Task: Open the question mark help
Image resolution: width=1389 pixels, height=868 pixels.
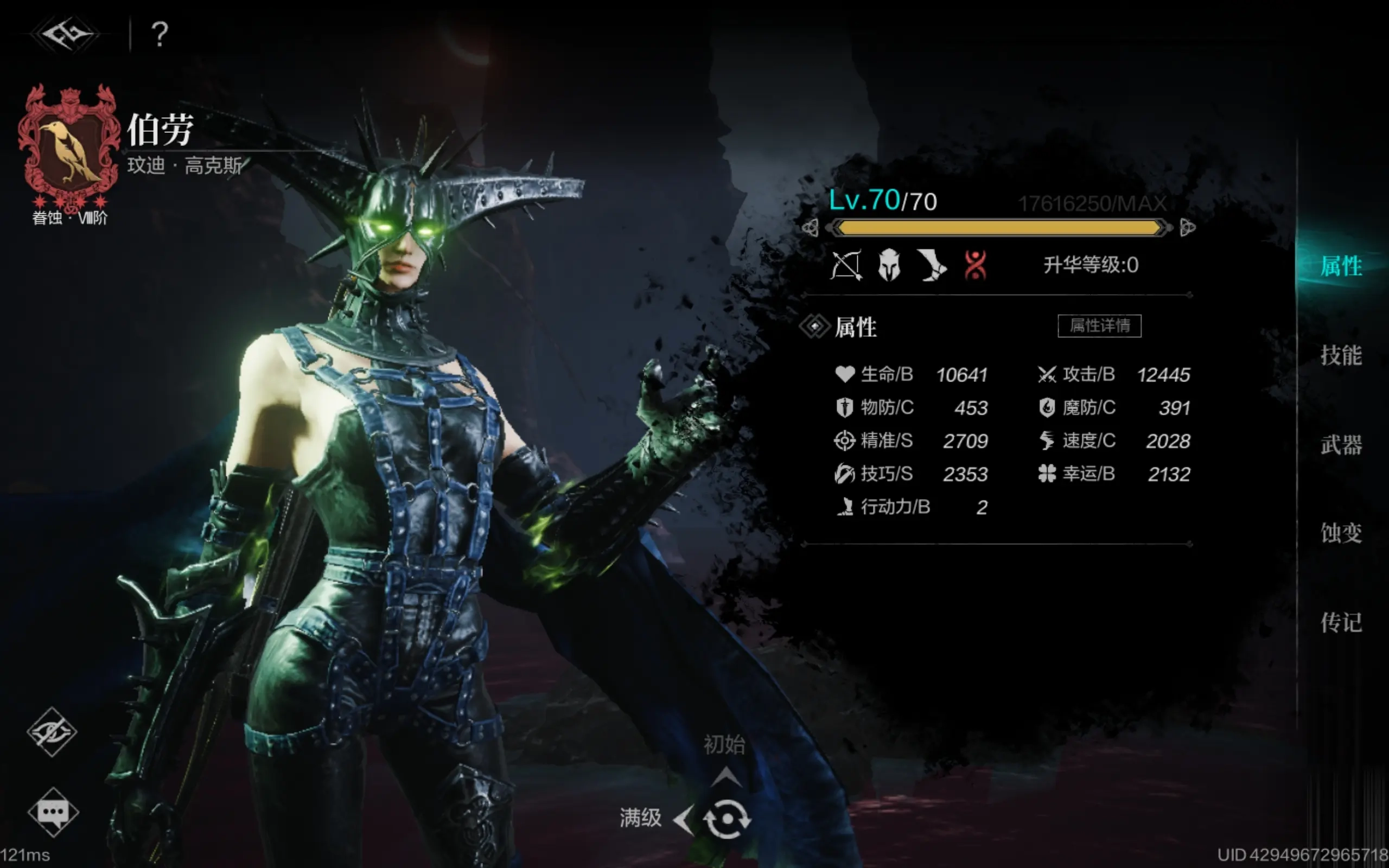Action: tap(160, 34)
